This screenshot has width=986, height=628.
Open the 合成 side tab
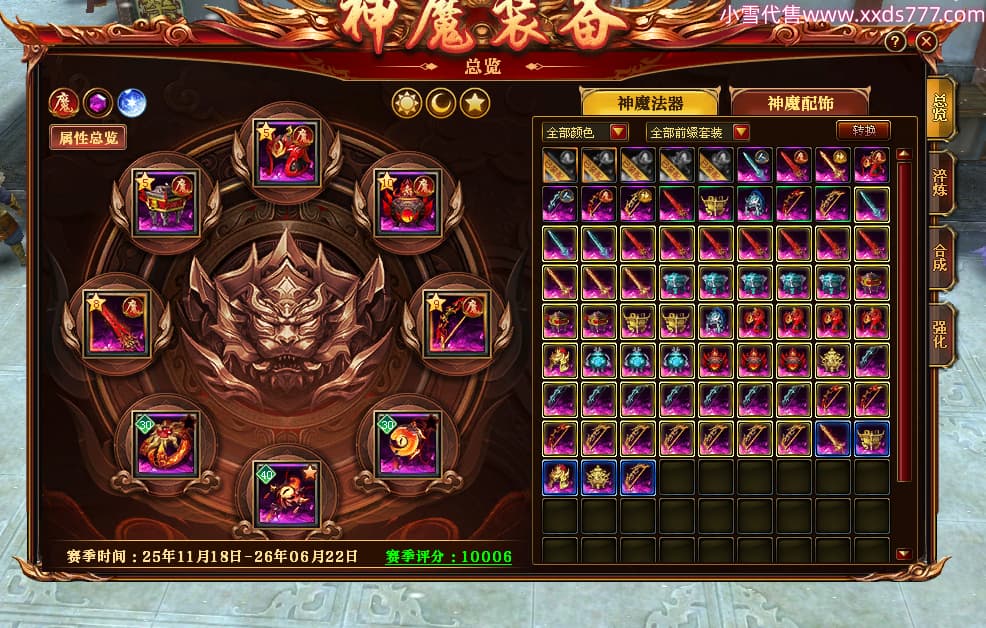(x=941, y=258)
